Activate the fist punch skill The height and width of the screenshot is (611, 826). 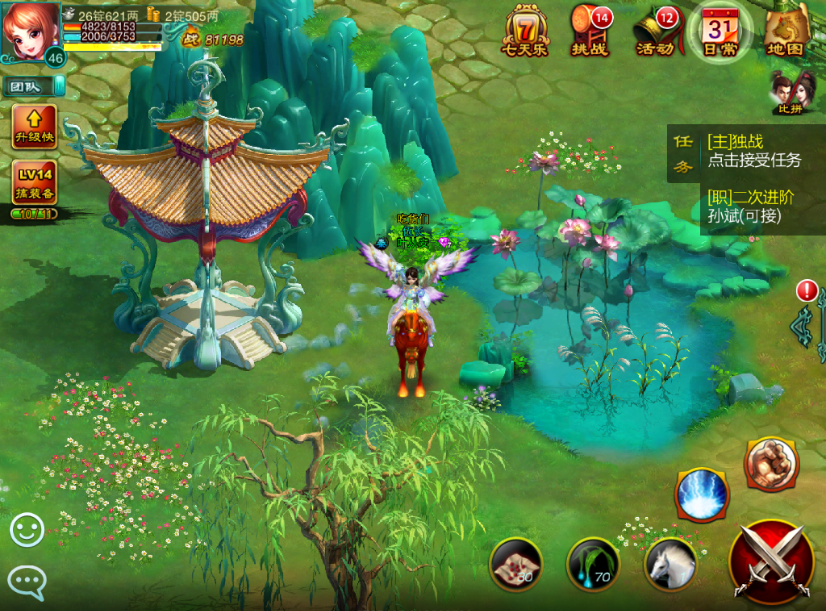pos(771,464)
